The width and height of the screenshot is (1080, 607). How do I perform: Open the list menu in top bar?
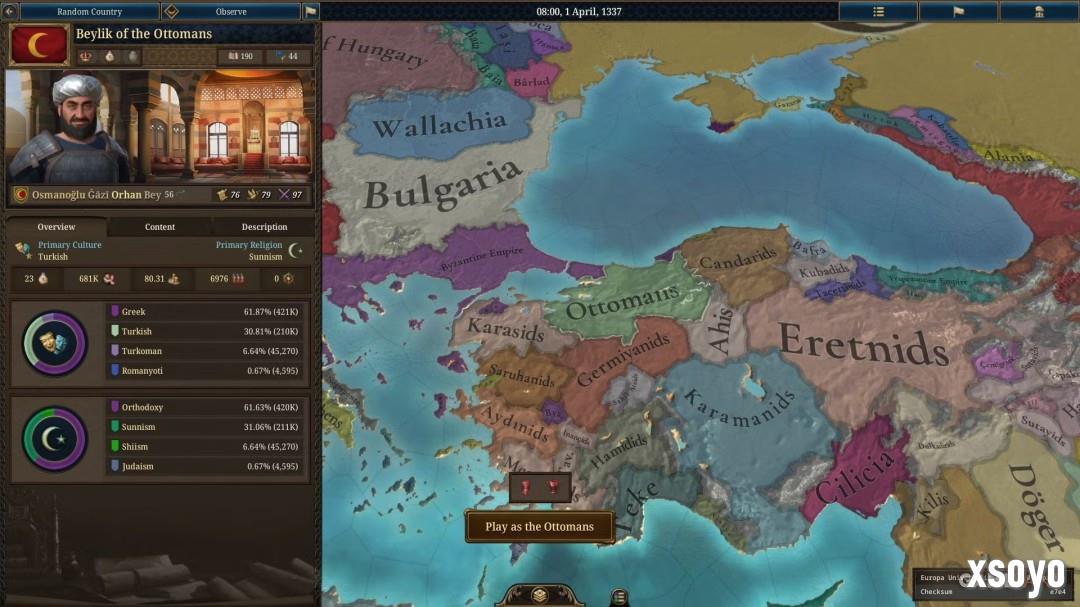tap(878, 12)
